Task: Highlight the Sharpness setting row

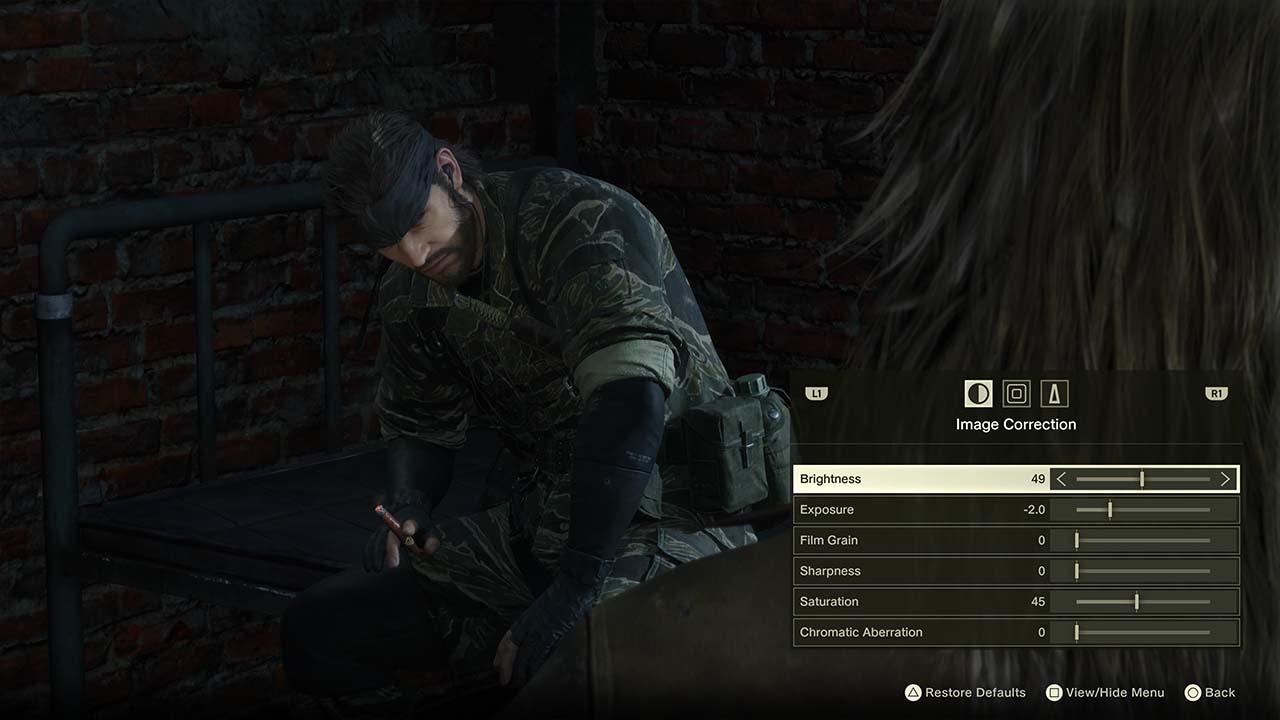Action: 900,571
